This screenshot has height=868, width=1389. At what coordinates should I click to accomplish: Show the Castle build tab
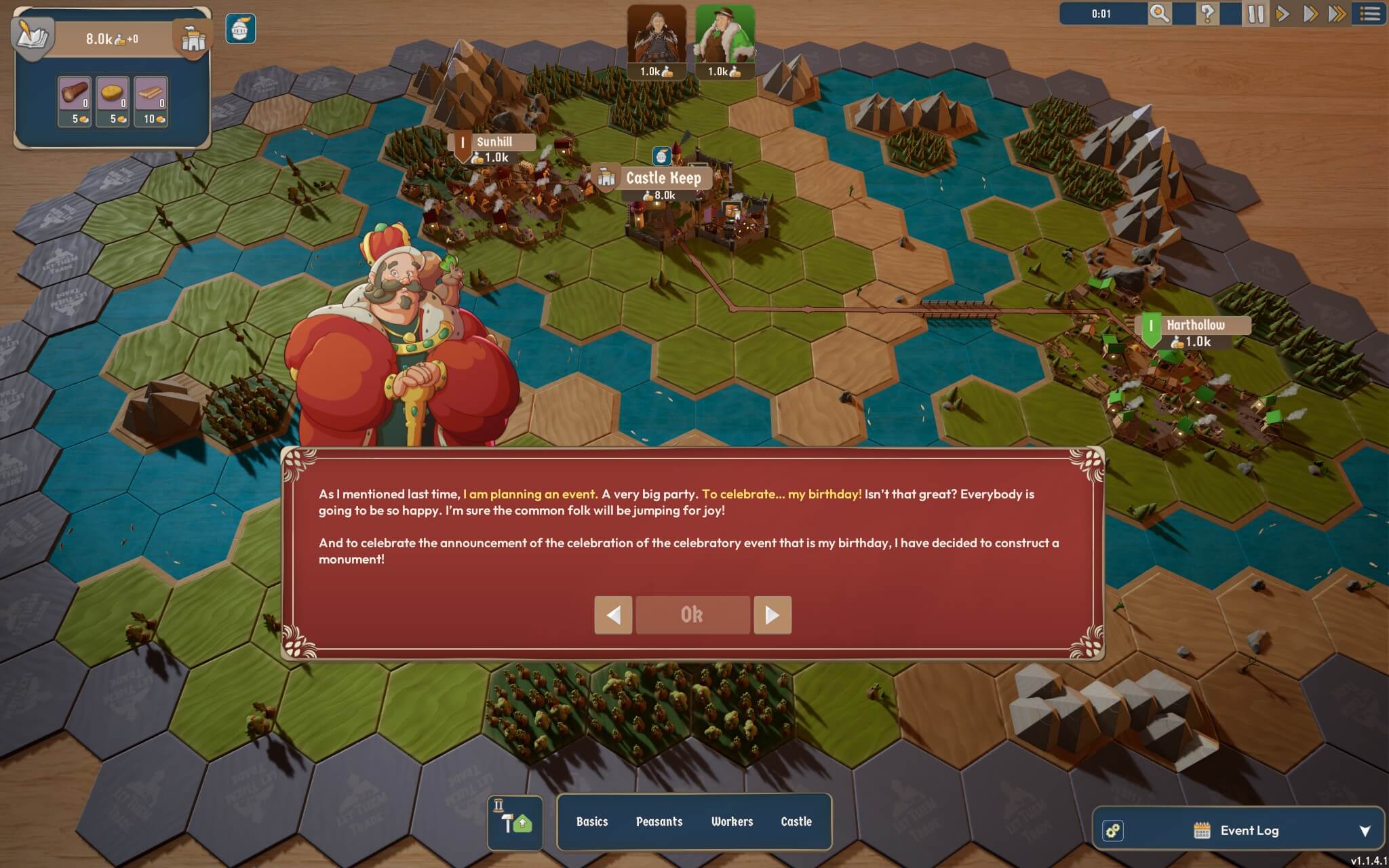pos(796,821)
